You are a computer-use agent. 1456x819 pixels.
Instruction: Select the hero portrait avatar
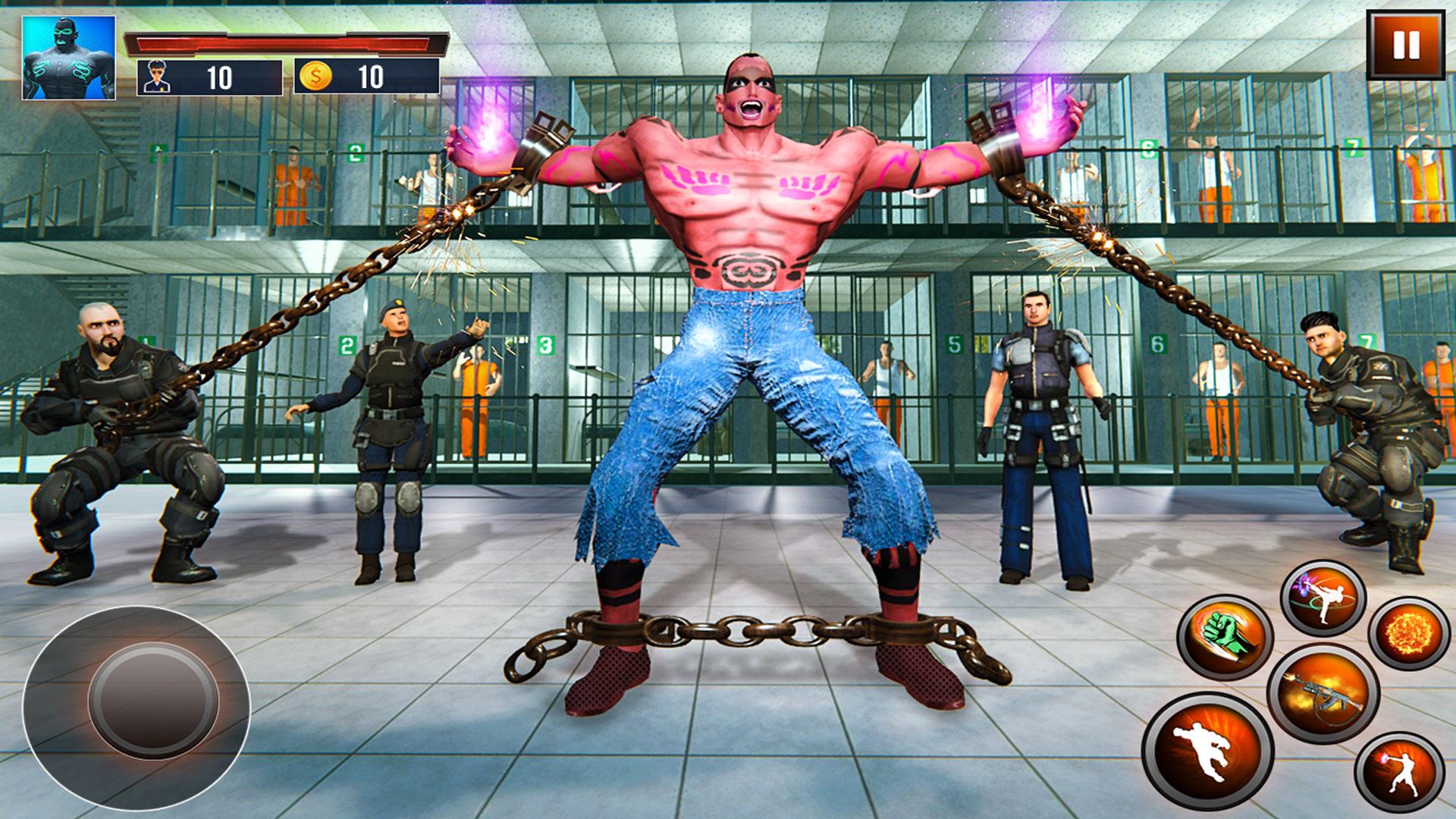click(x=69, y=58)
